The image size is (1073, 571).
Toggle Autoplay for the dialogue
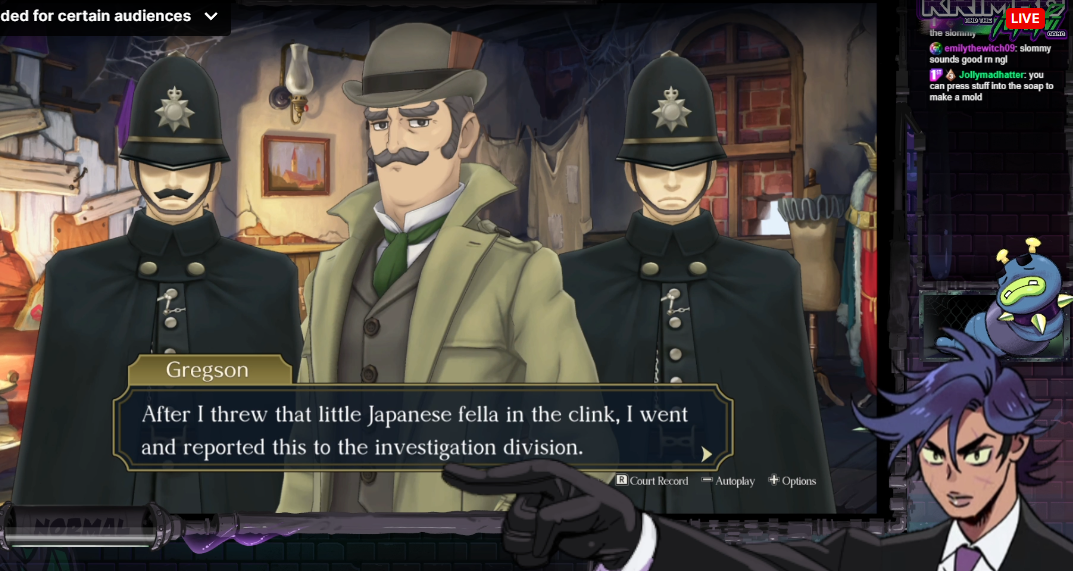pos(728,481)
